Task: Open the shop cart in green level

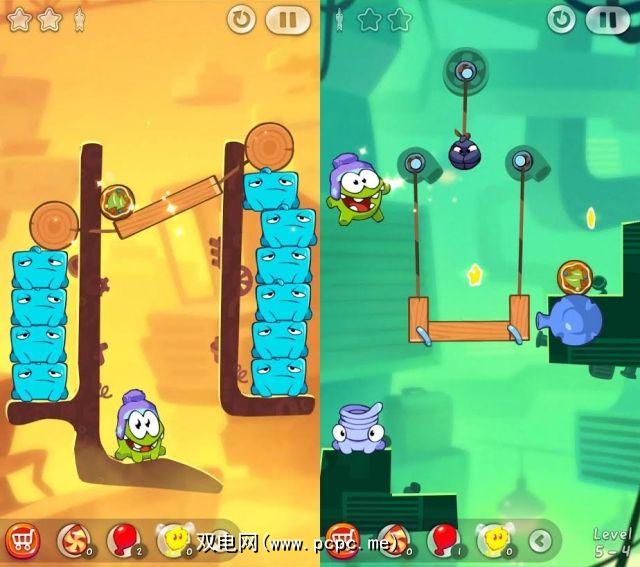Action: pos(343,540)
